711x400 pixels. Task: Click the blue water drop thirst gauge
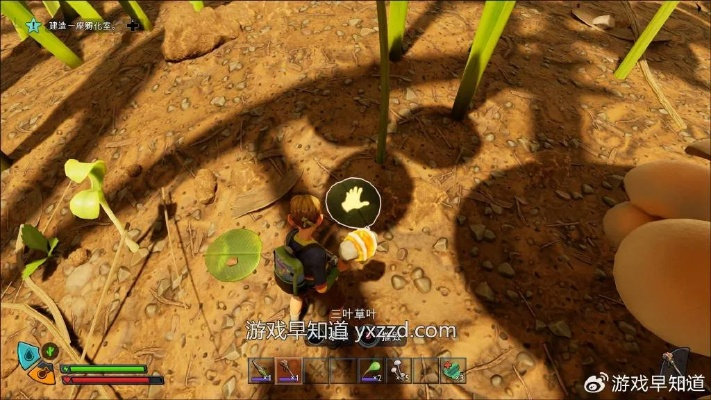27,353
